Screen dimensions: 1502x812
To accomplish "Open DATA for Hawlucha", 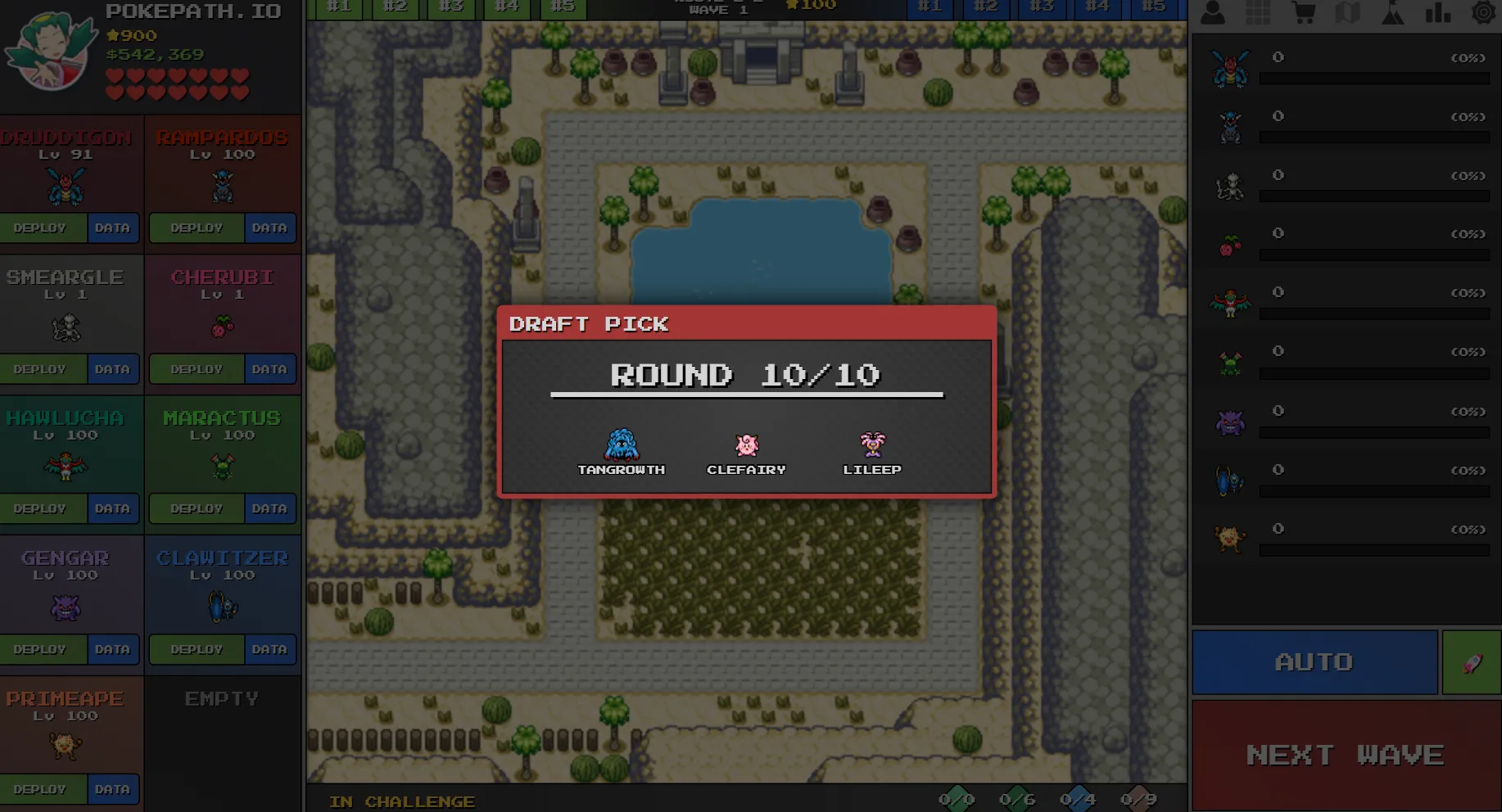I will tap(113, 508).
